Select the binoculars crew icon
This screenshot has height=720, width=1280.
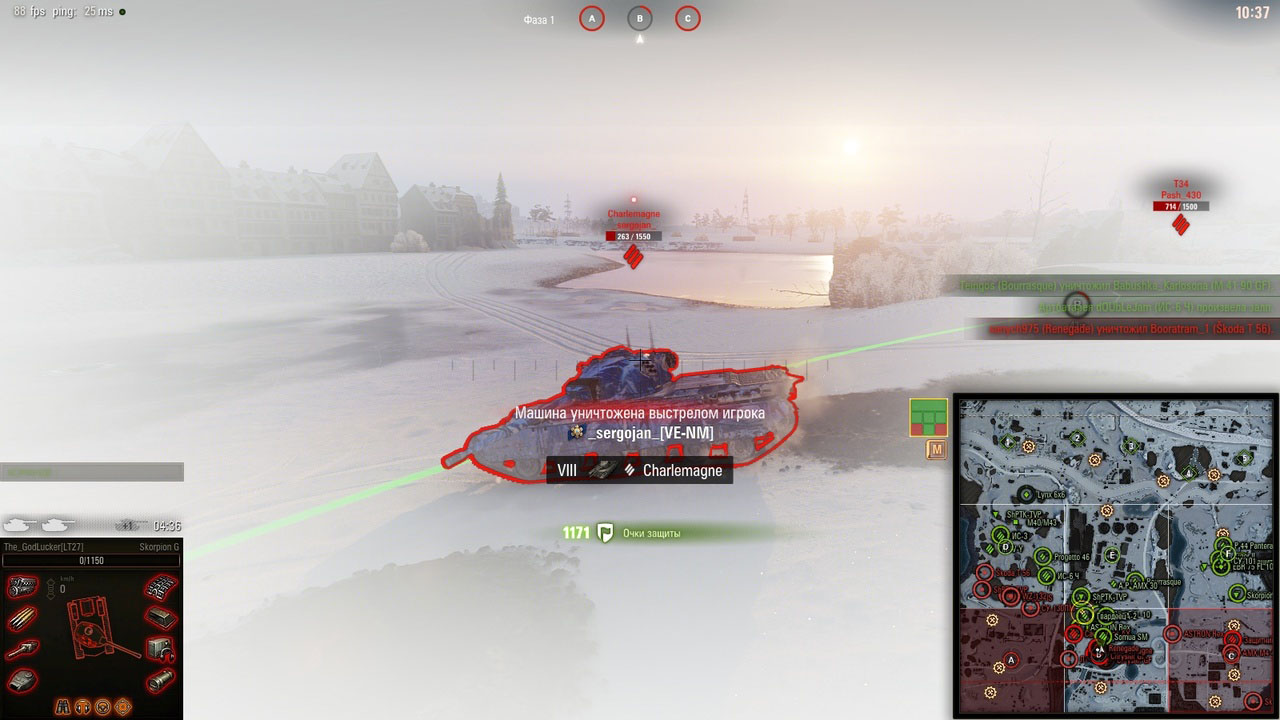(62, 706)
